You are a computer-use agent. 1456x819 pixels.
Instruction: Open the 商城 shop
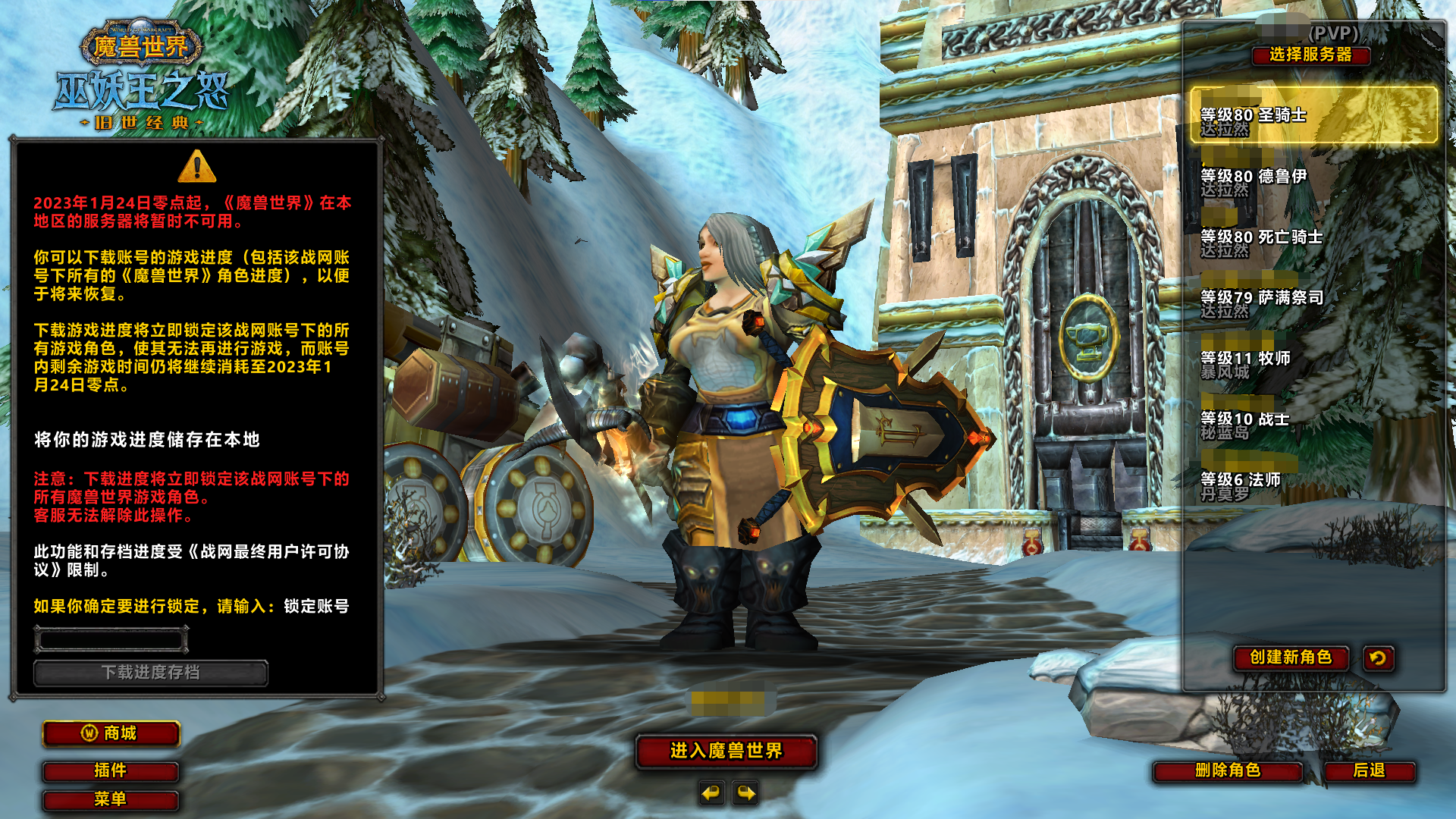point(111,733)
